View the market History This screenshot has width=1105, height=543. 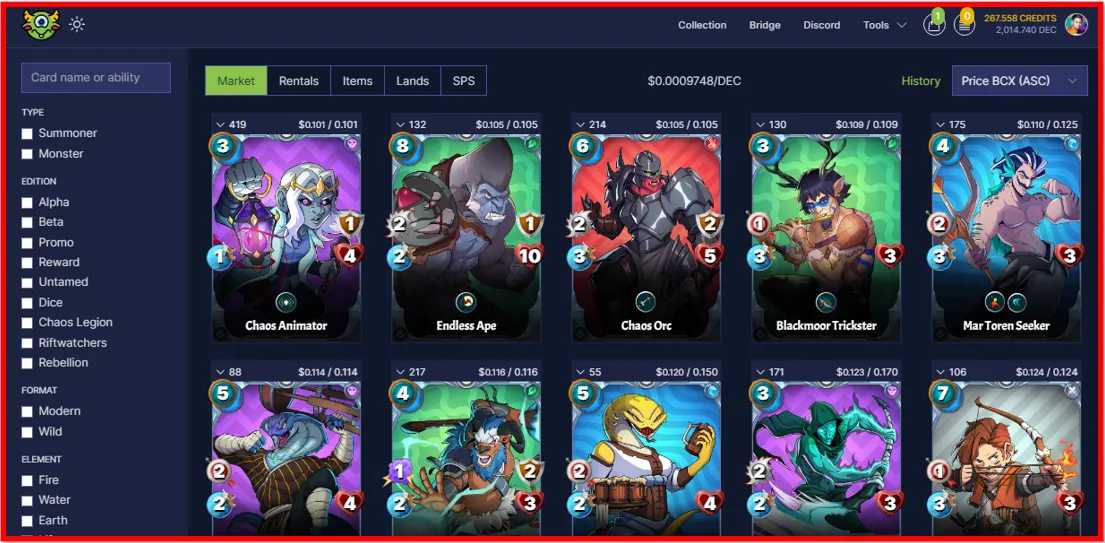tap(921, 81)
